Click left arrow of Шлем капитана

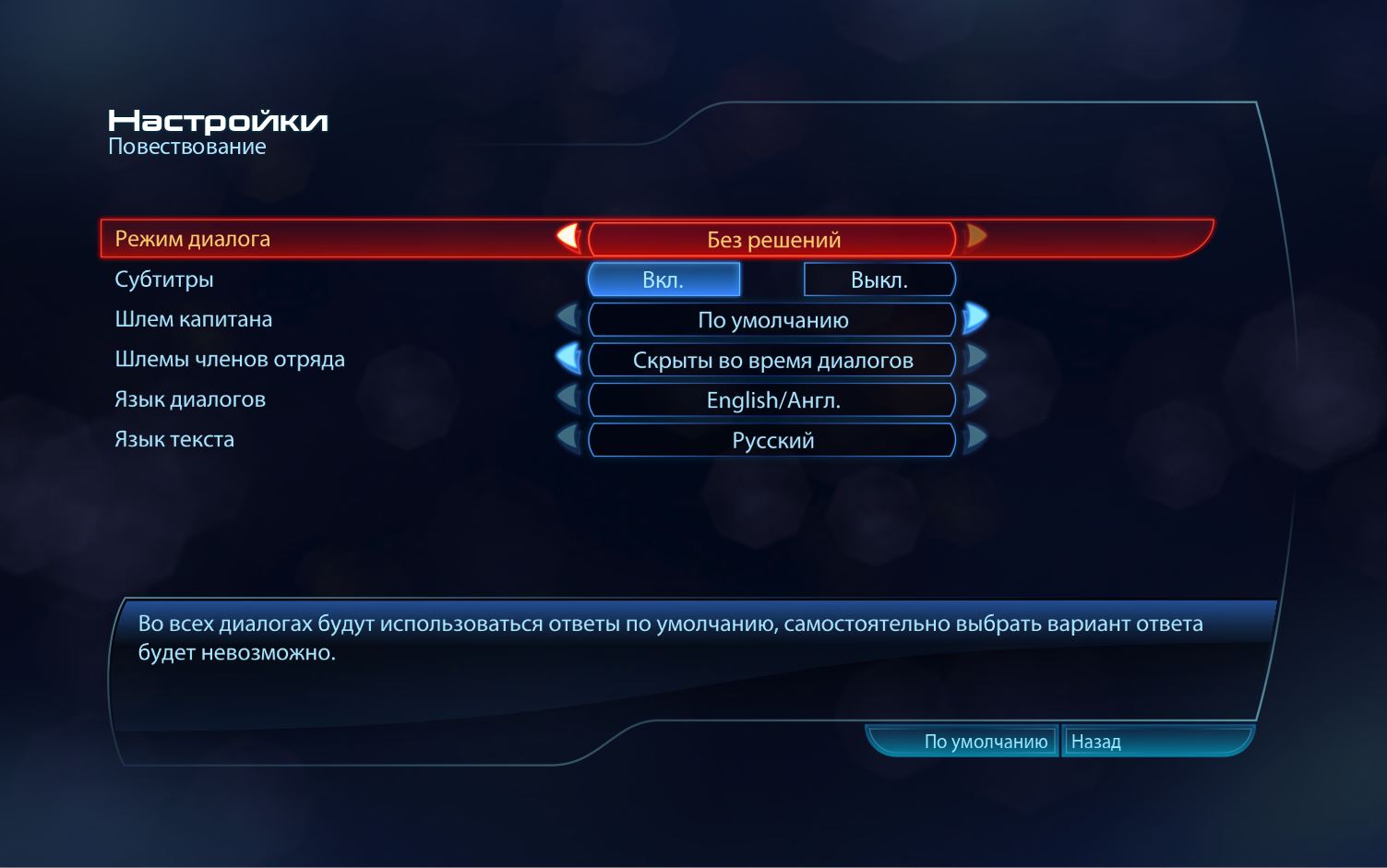[568, 319]
